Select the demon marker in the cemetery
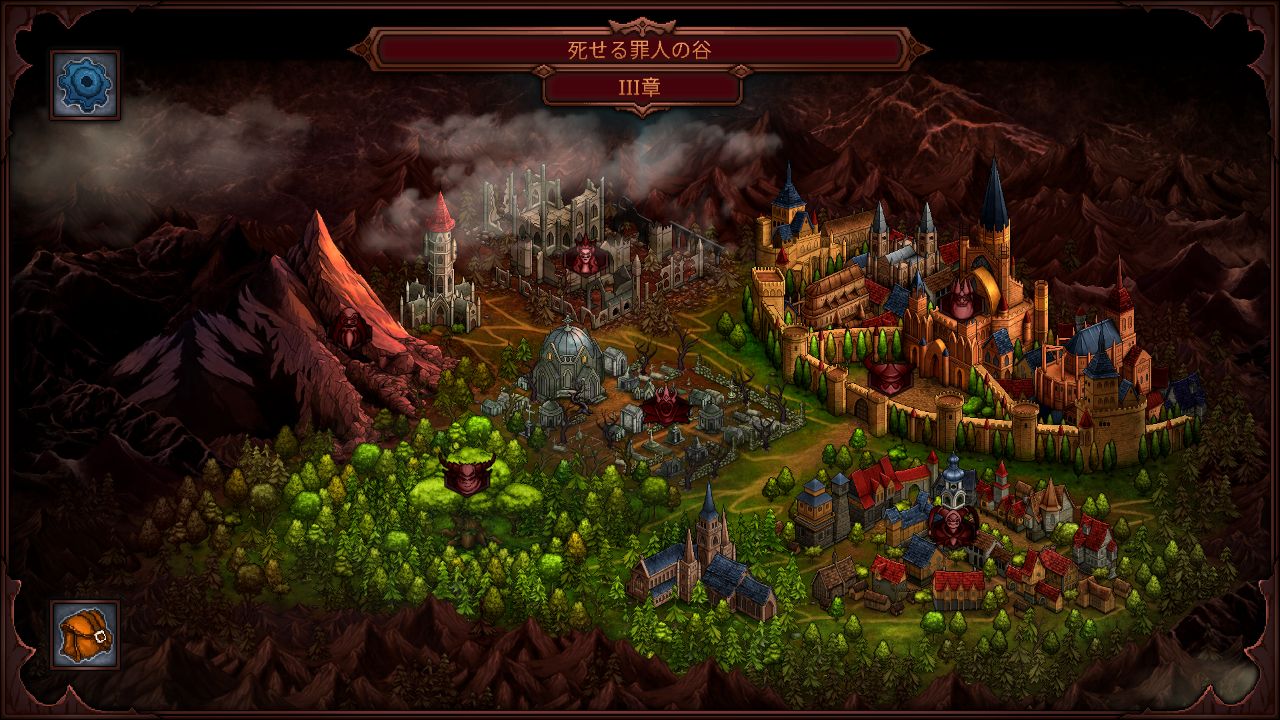Viewport: 1280px width, 720px height. [664, 408]
